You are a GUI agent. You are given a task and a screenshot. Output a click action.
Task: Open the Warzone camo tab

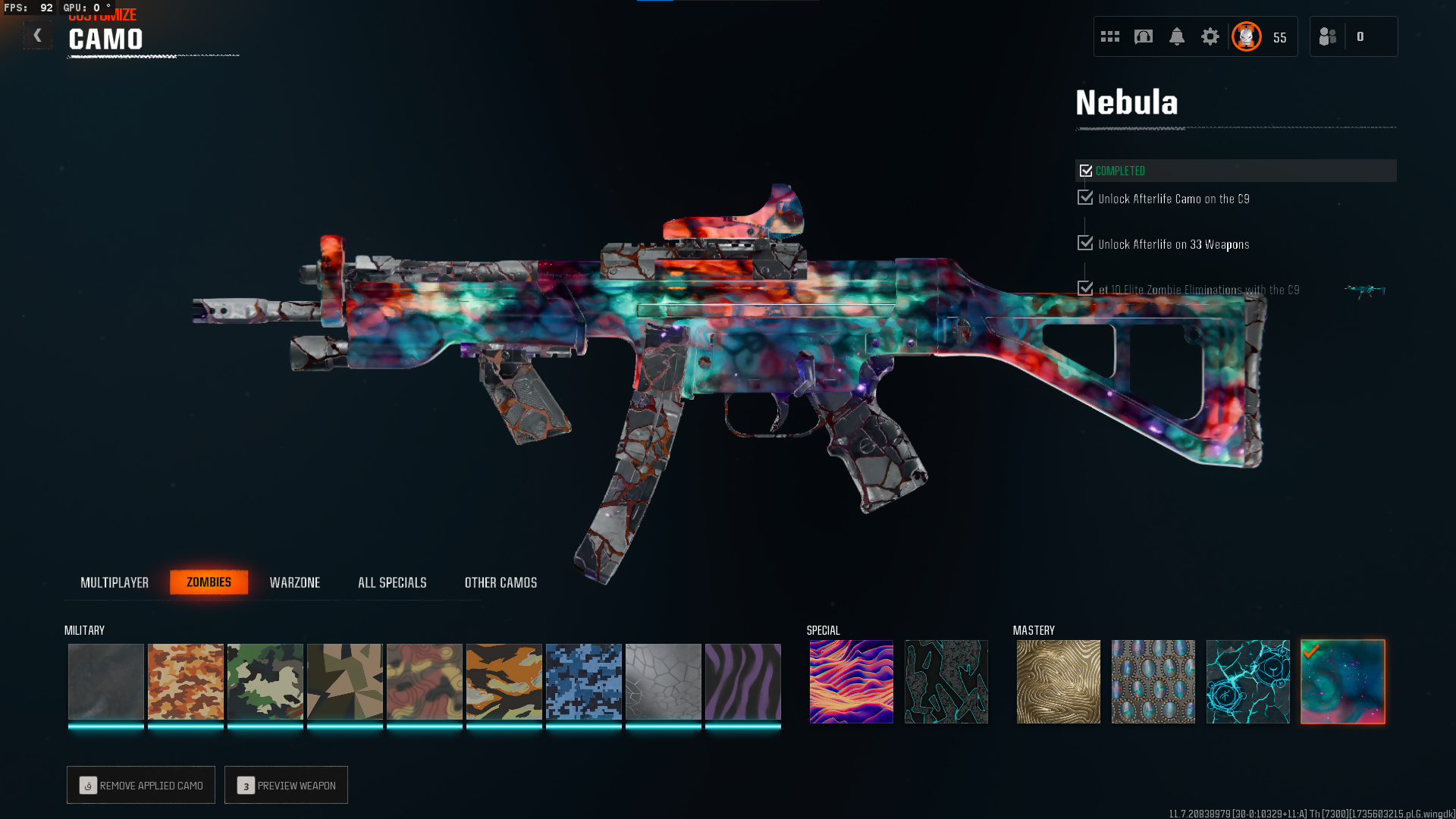295,582
